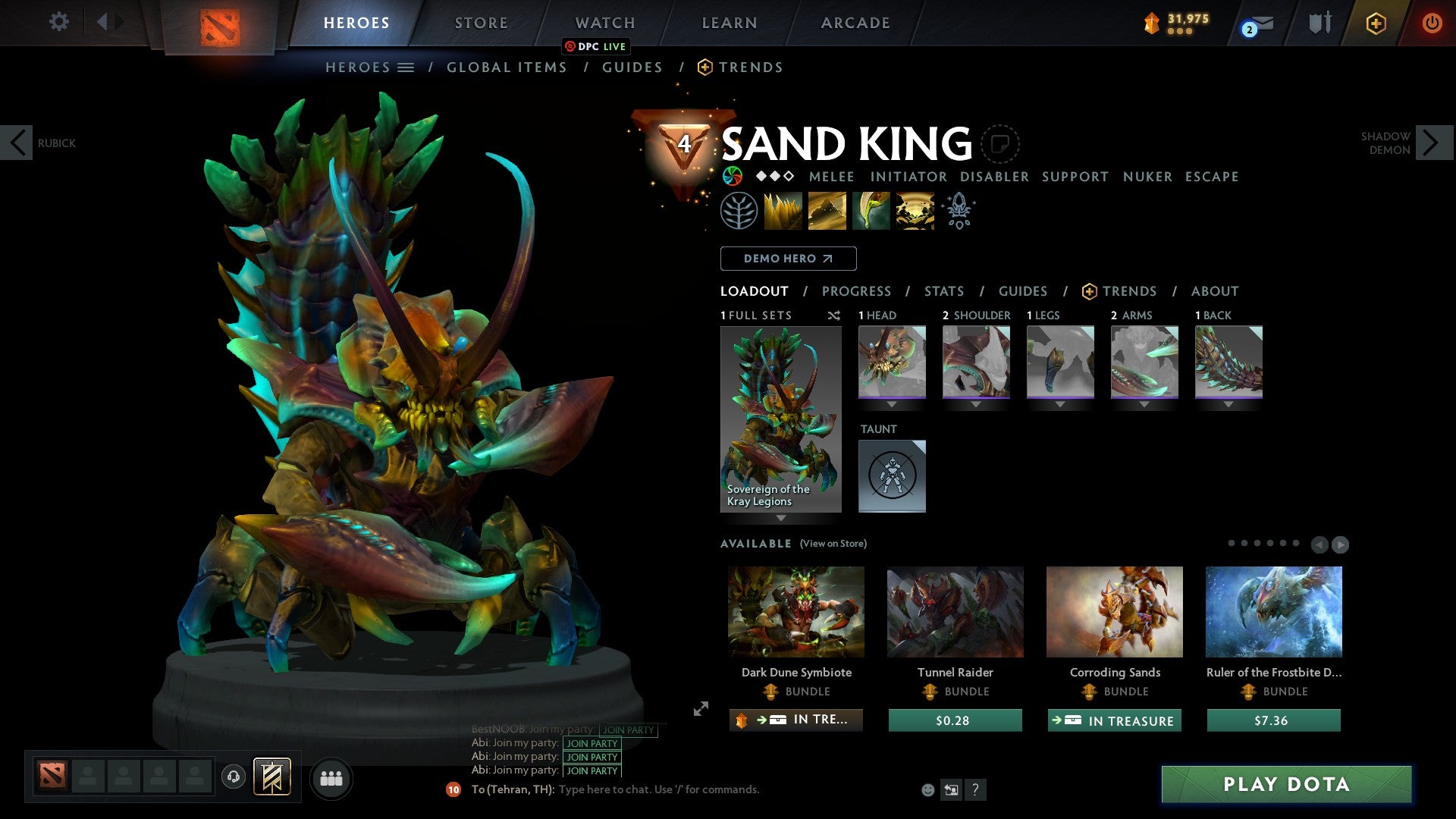The image size is (1456, 819).
Task: Open the Dota 2 home icon
Action: click(x=221, y=23)
